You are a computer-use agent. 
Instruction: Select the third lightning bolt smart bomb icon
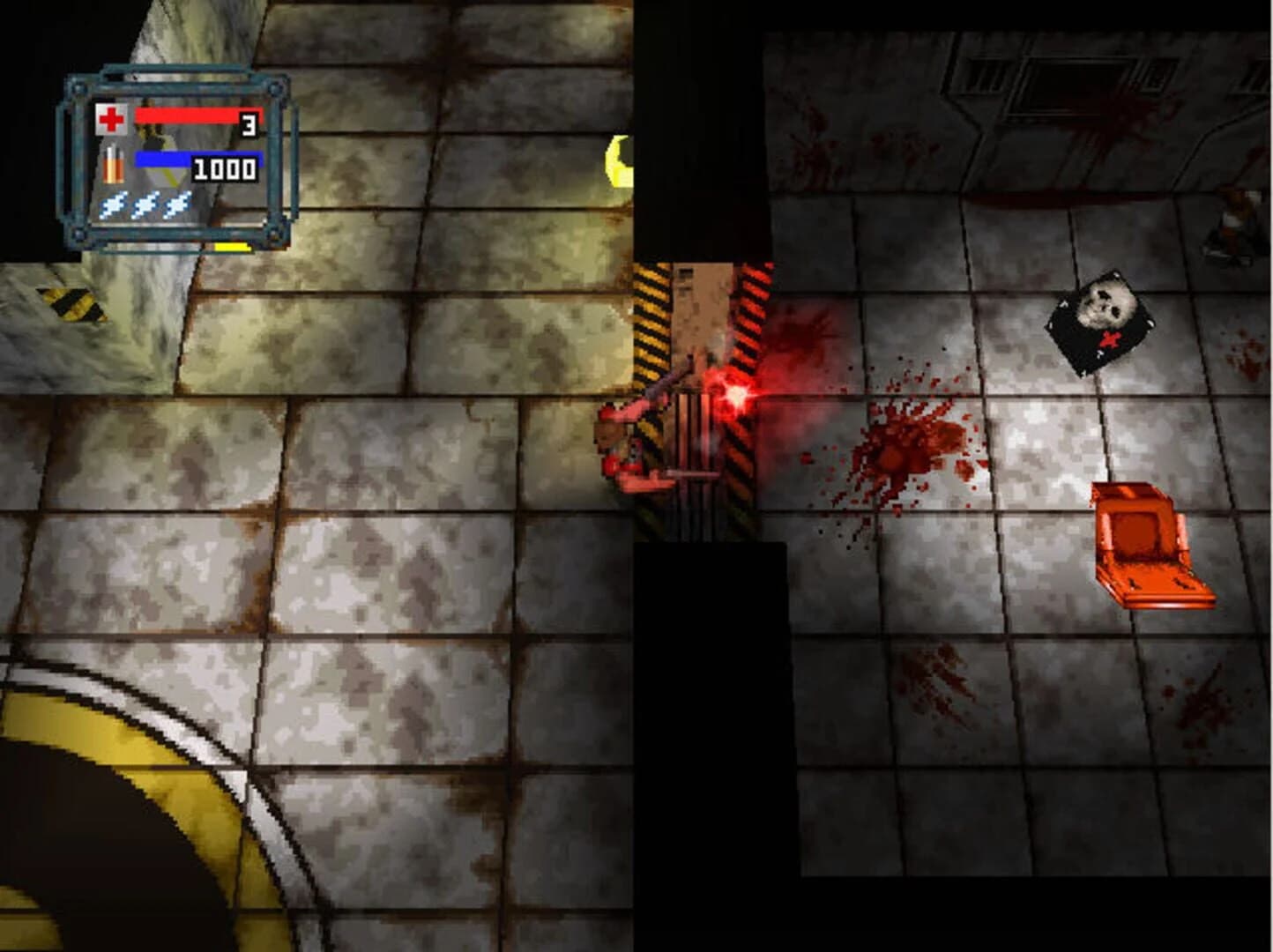click(x=179, y=205)
